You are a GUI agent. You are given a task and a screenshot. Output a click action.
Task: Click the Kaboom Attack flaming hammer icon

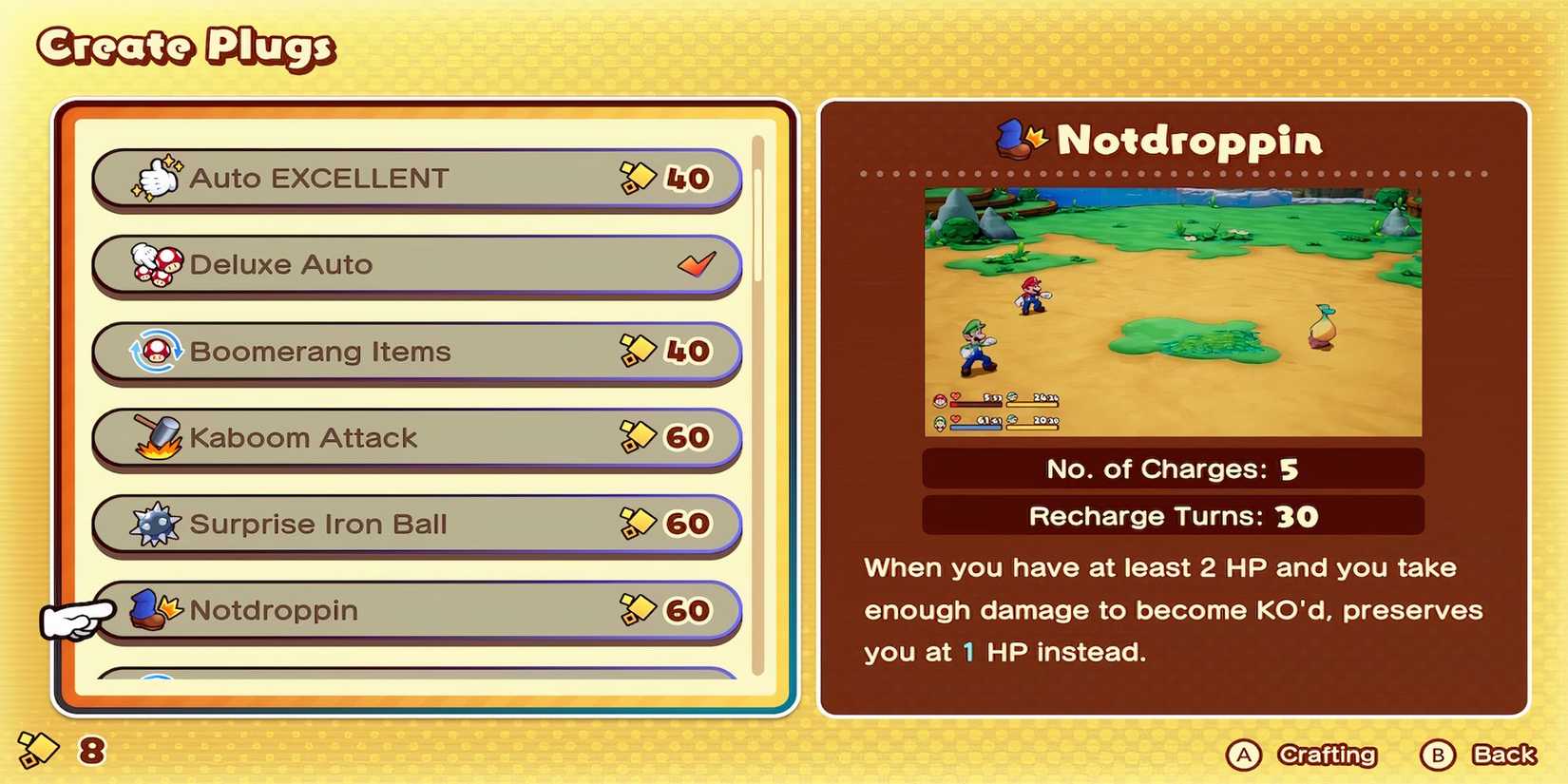tap(152, 435)
